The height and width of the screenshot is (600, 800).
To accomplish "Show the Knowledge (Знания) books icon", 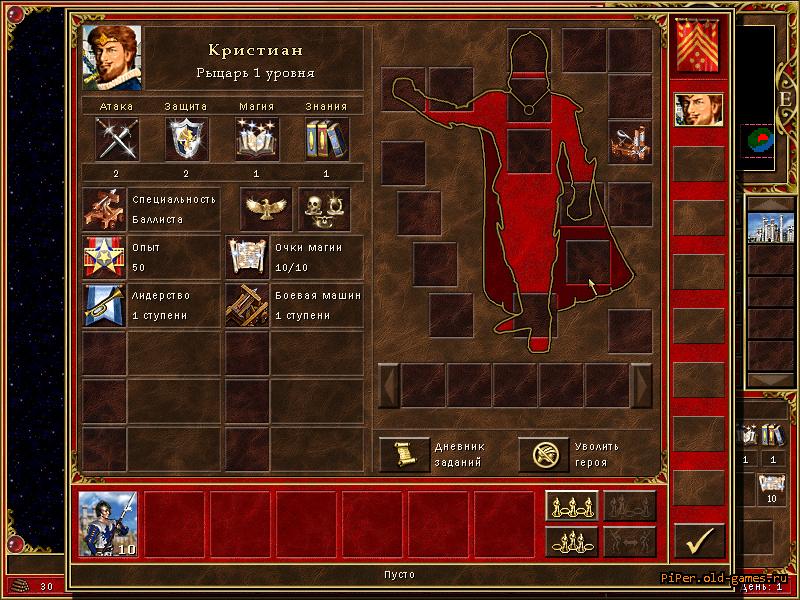I will [327, 139].
